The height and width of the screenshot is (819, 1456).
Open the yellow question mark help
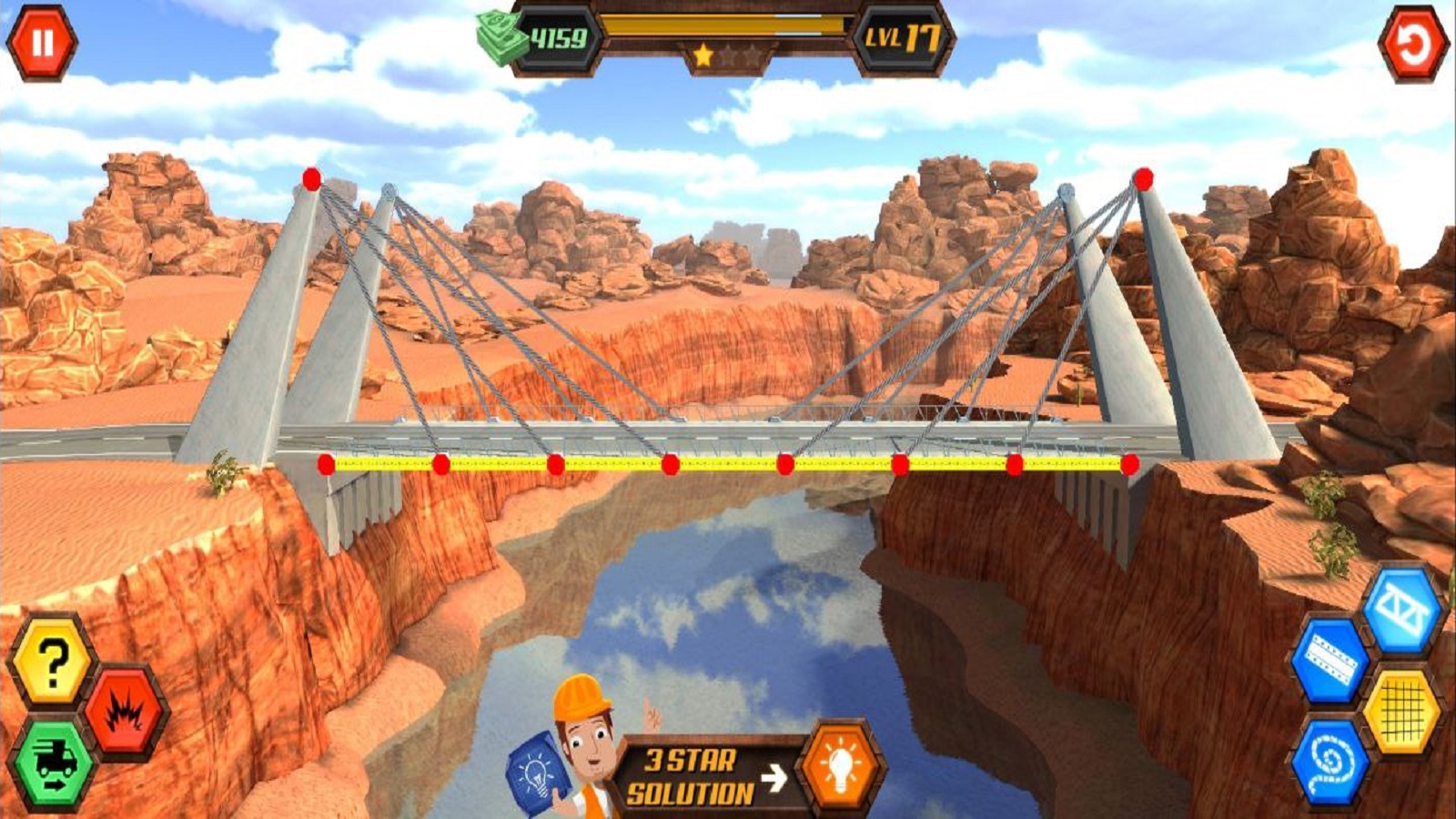click(52, 662)
